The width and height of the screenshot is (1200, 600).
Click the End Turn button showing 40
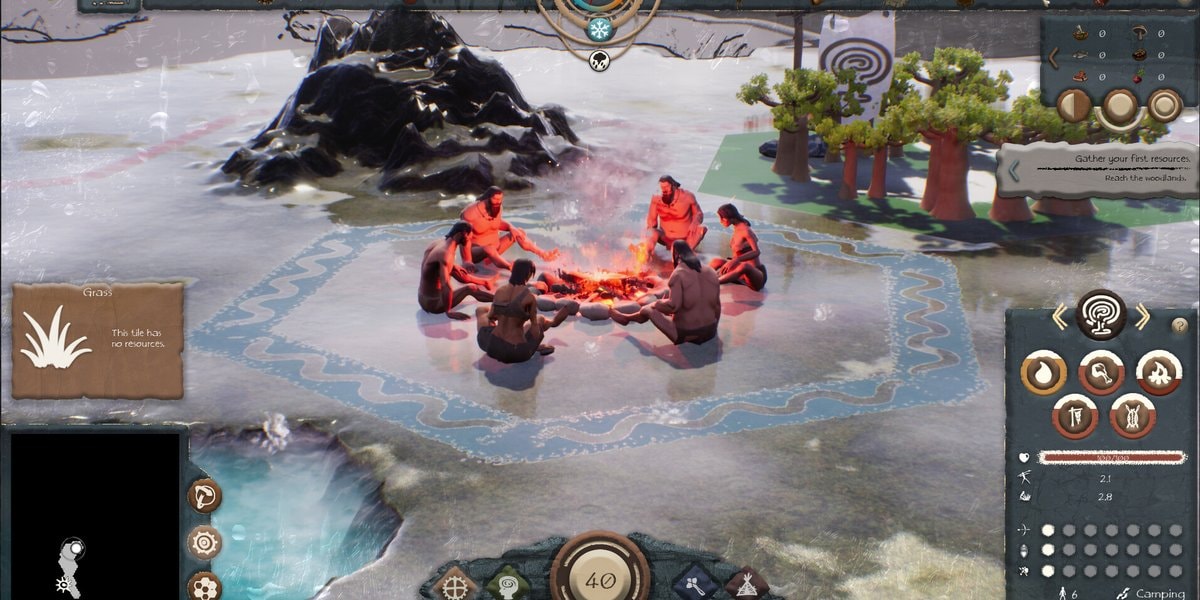pos(600,578)
